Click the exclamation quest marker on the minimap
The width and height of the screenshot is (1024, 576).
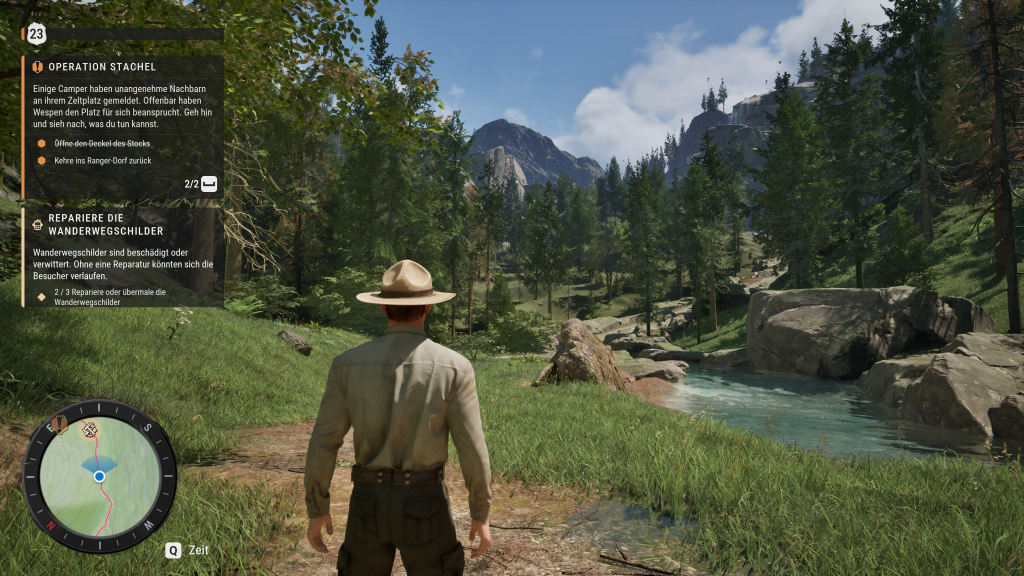pos(60,425)
